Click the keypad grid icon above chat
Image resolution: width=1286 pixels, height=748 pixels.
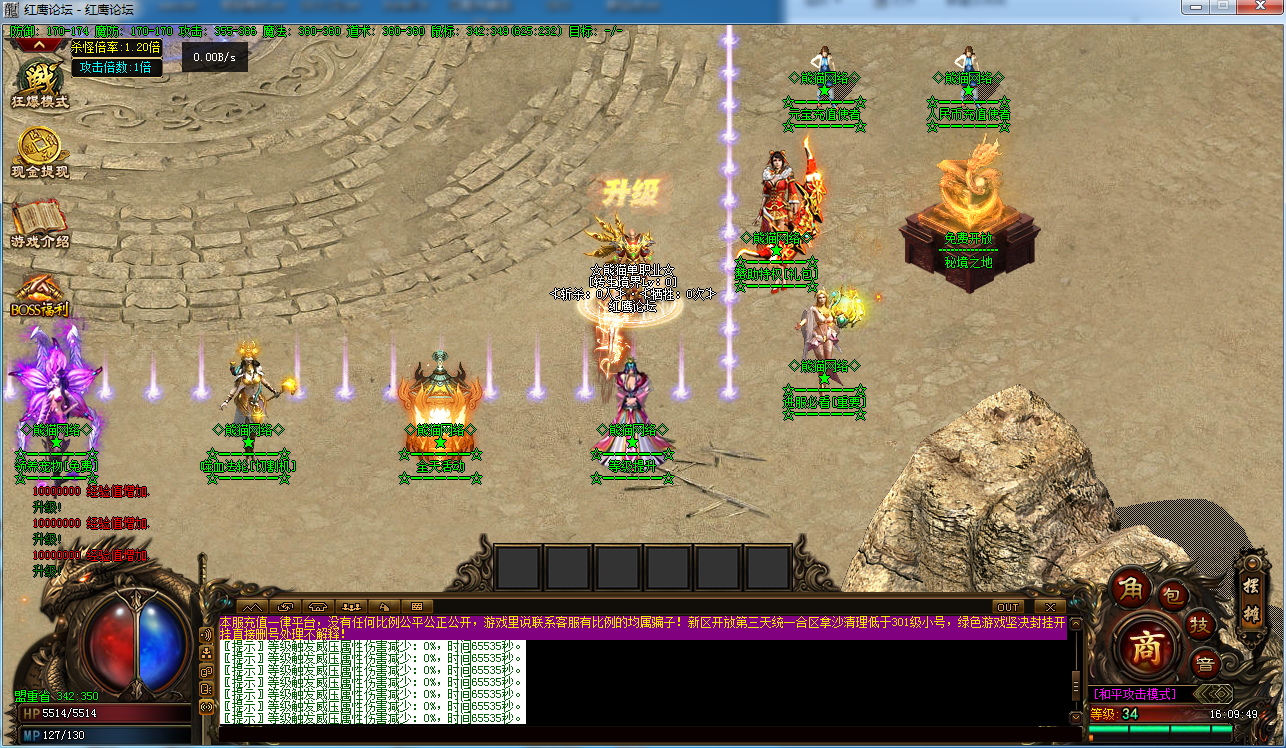click(415, 607)
